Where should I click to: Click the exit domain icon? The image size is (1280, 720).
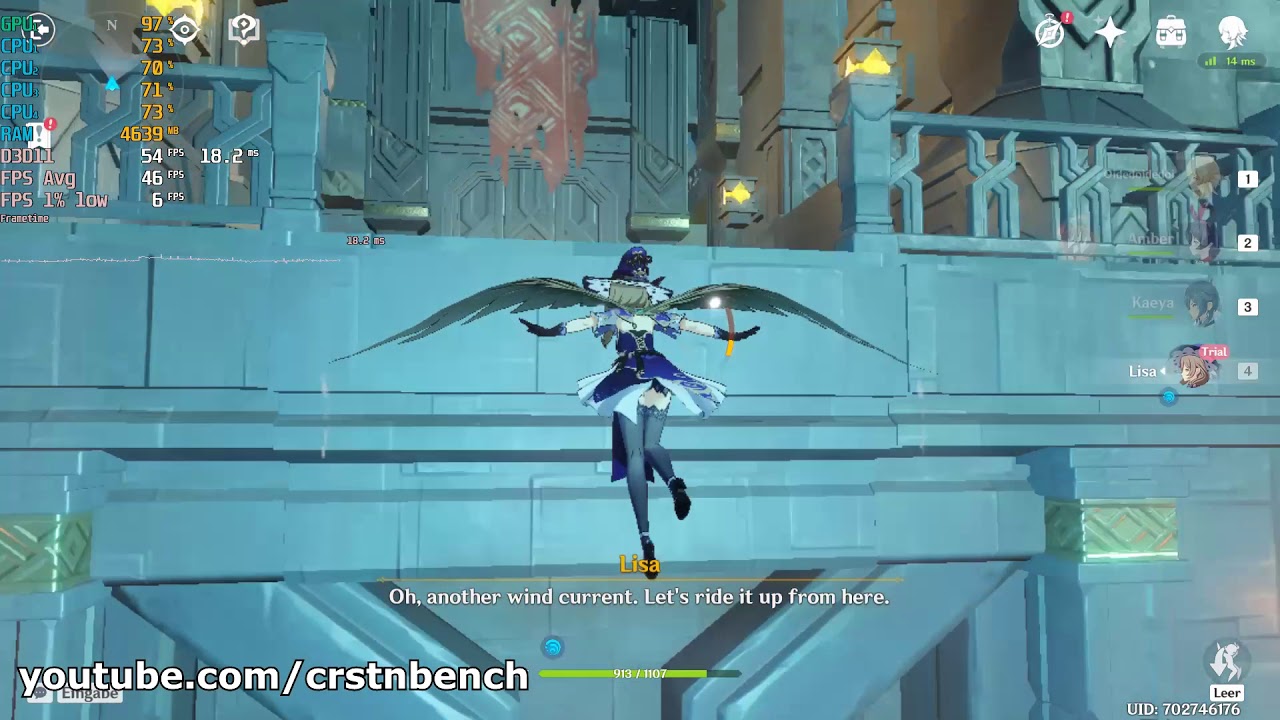tap(40, 31)
